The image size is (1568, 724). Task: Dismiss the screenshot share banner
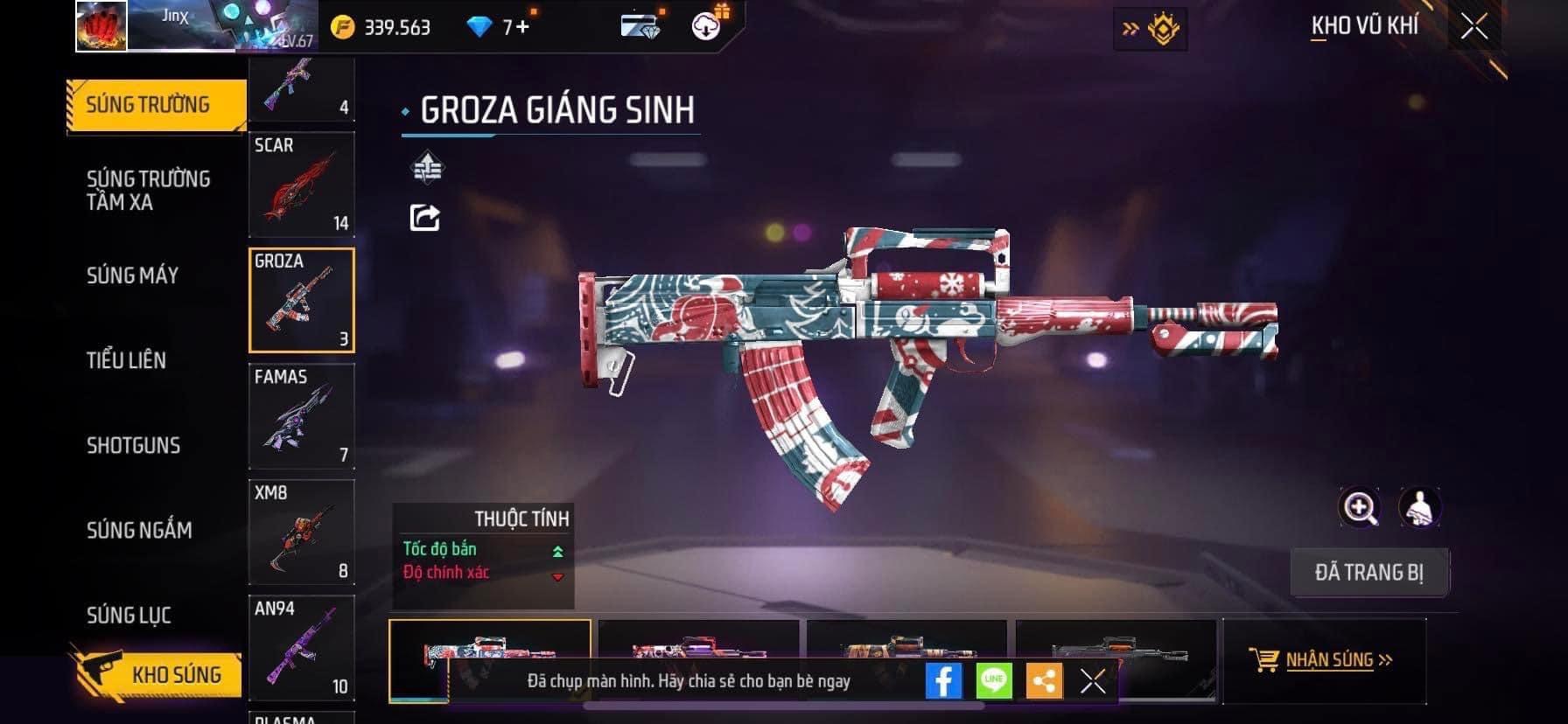coord(1093,681)
